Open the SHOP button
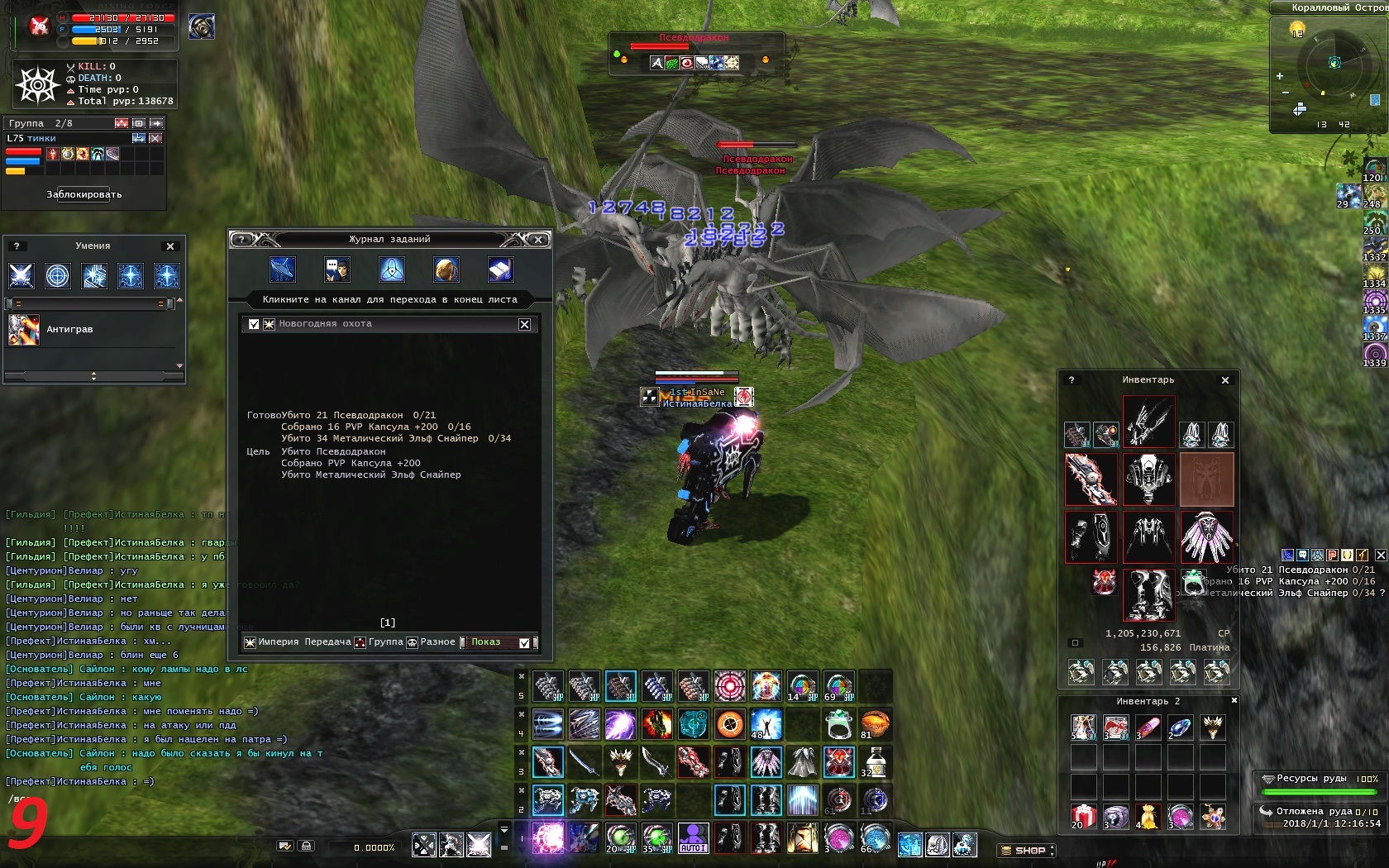 [1028, 850]
